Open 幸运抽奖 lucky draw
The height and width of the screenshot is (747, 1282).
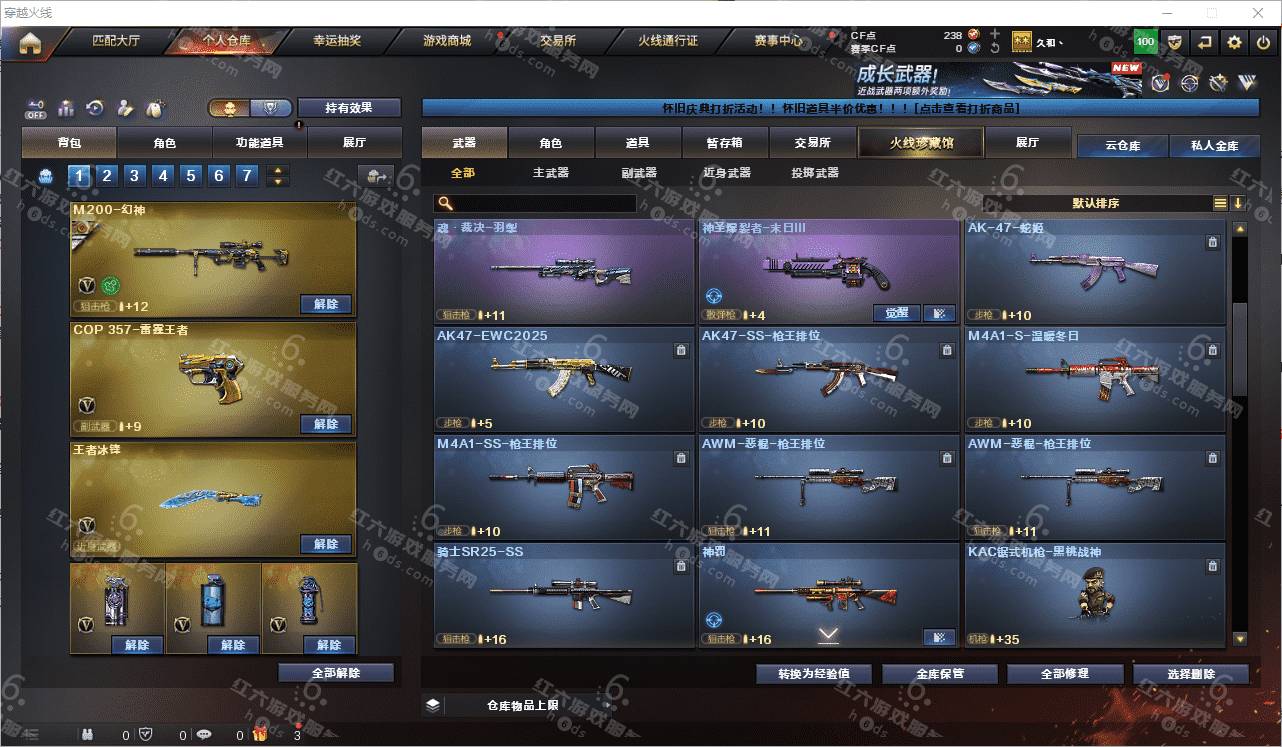point(337,42)
